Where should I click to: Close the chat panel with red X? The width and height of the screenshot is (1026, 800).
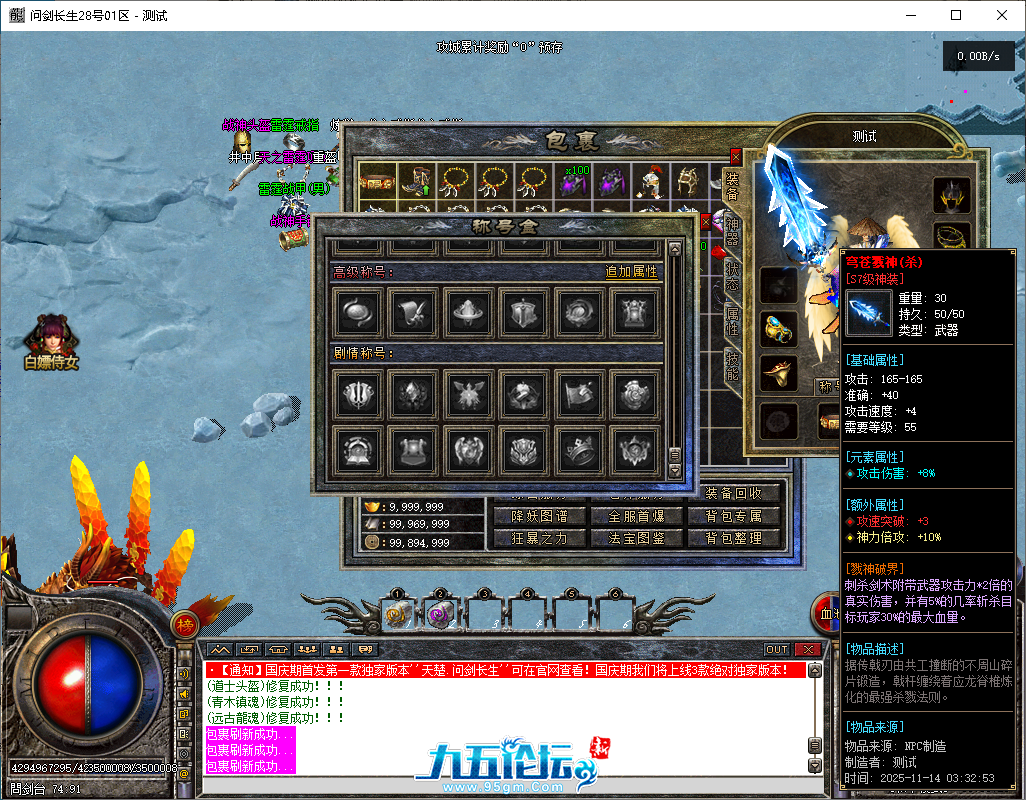[x=808, y=649]
